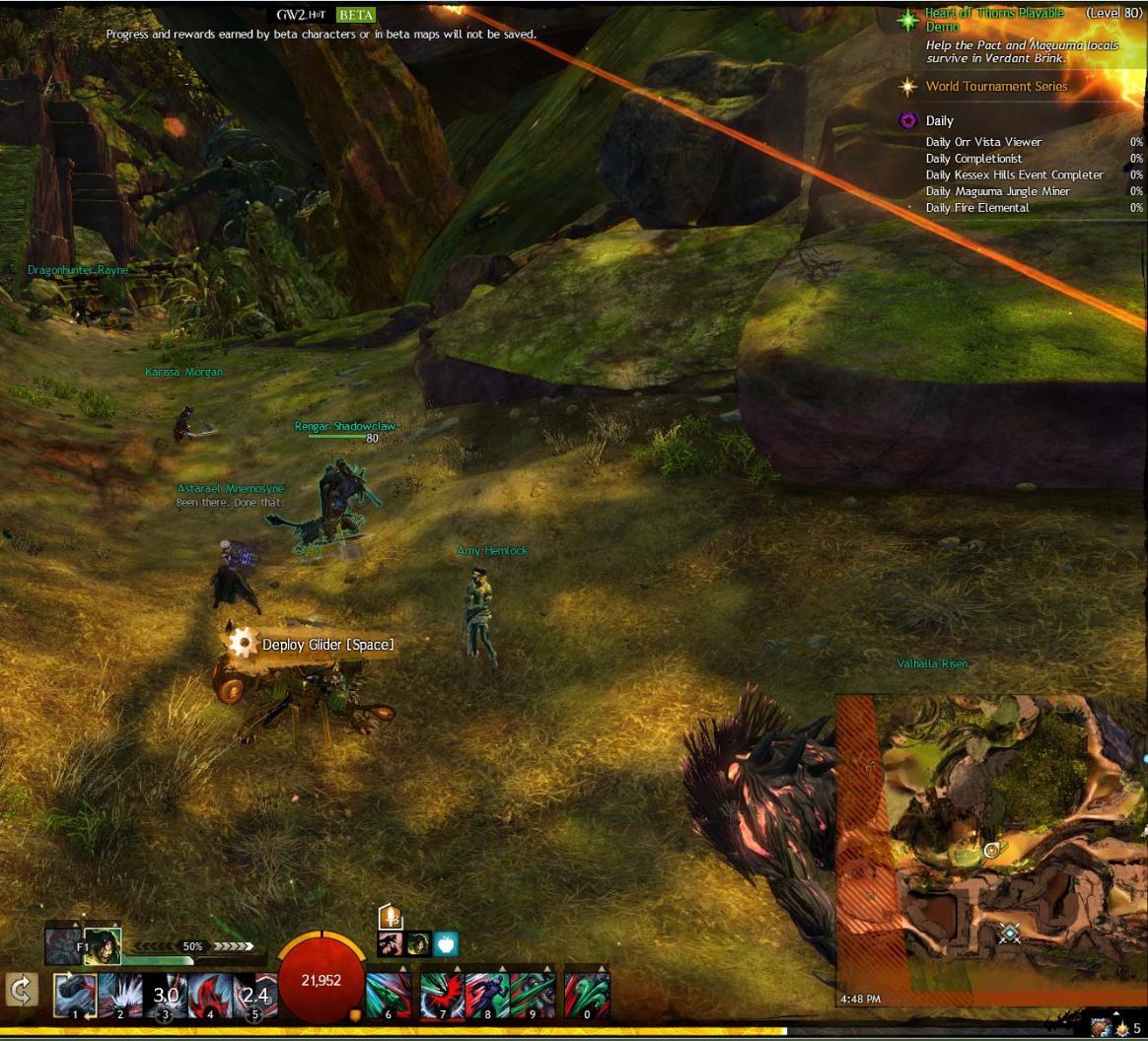The image size is (1148, 1041).
Task: Use utility skill in slot 7
Action: [443, 996]
